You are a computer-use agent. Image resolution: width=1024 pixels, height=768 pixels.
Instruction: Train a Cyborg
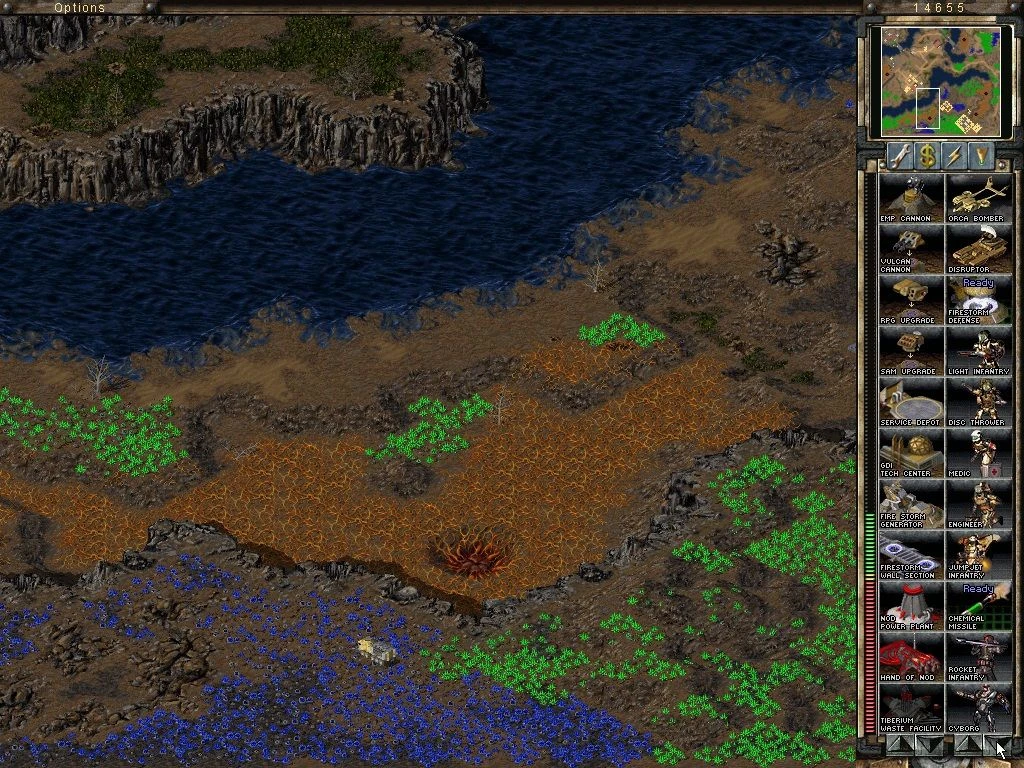pyautogui.click(x=977, y=708)
